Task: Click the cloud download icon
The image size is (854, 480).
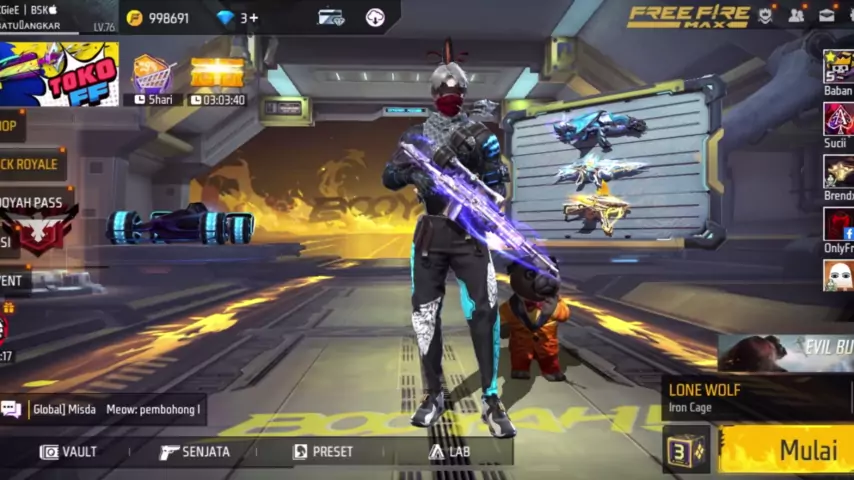Action: pos(375,18)
